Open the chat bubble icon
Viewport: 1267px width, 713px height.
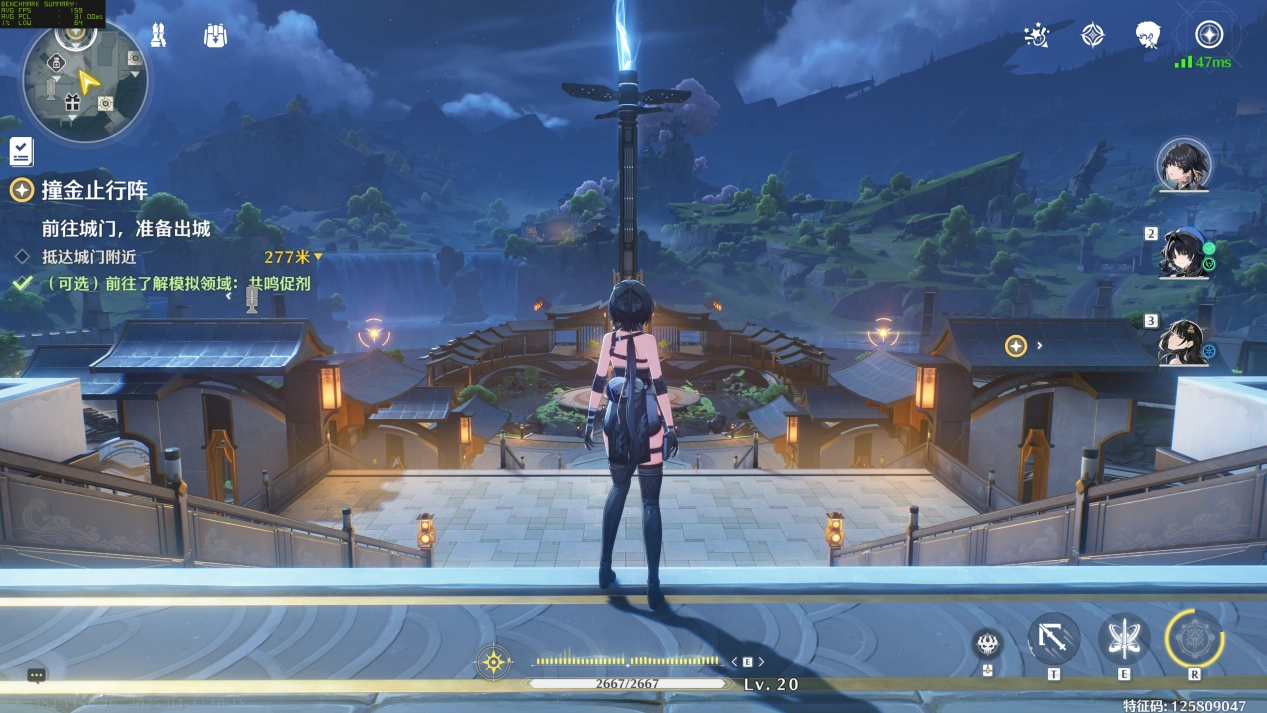pos(36,676)
